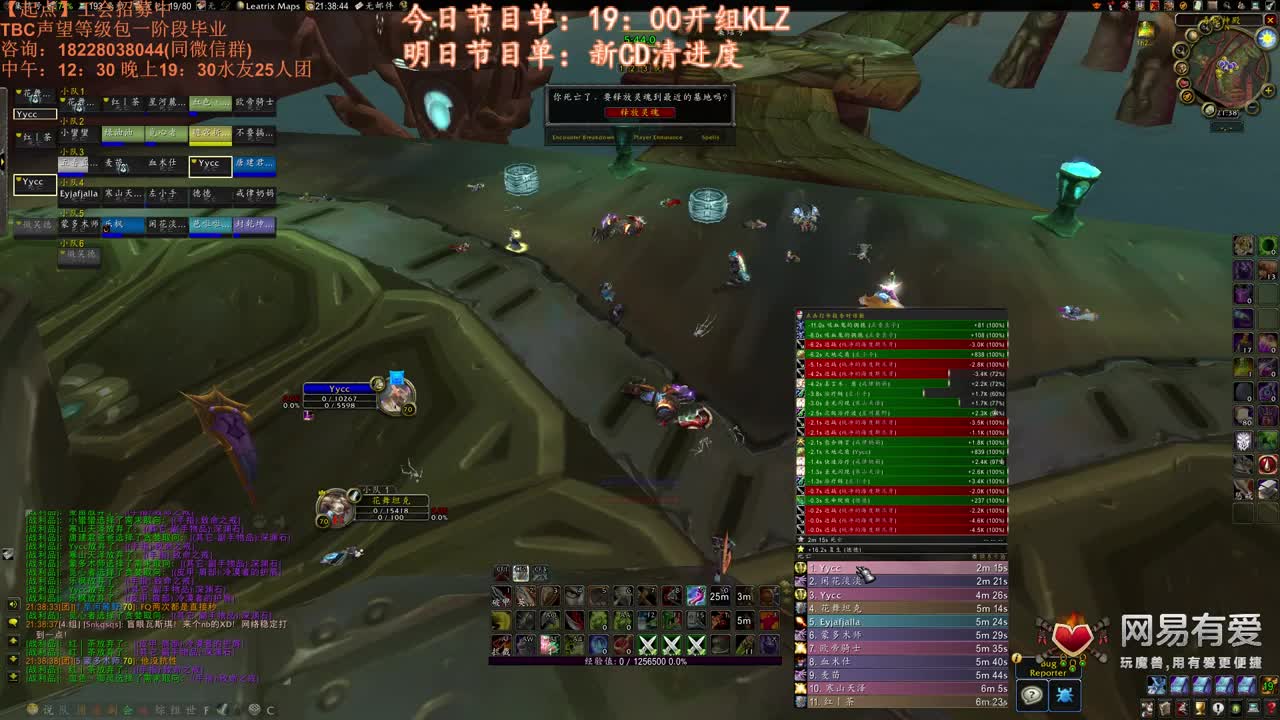Click the golden trophy icon in the micro menu

[1198, 708]
